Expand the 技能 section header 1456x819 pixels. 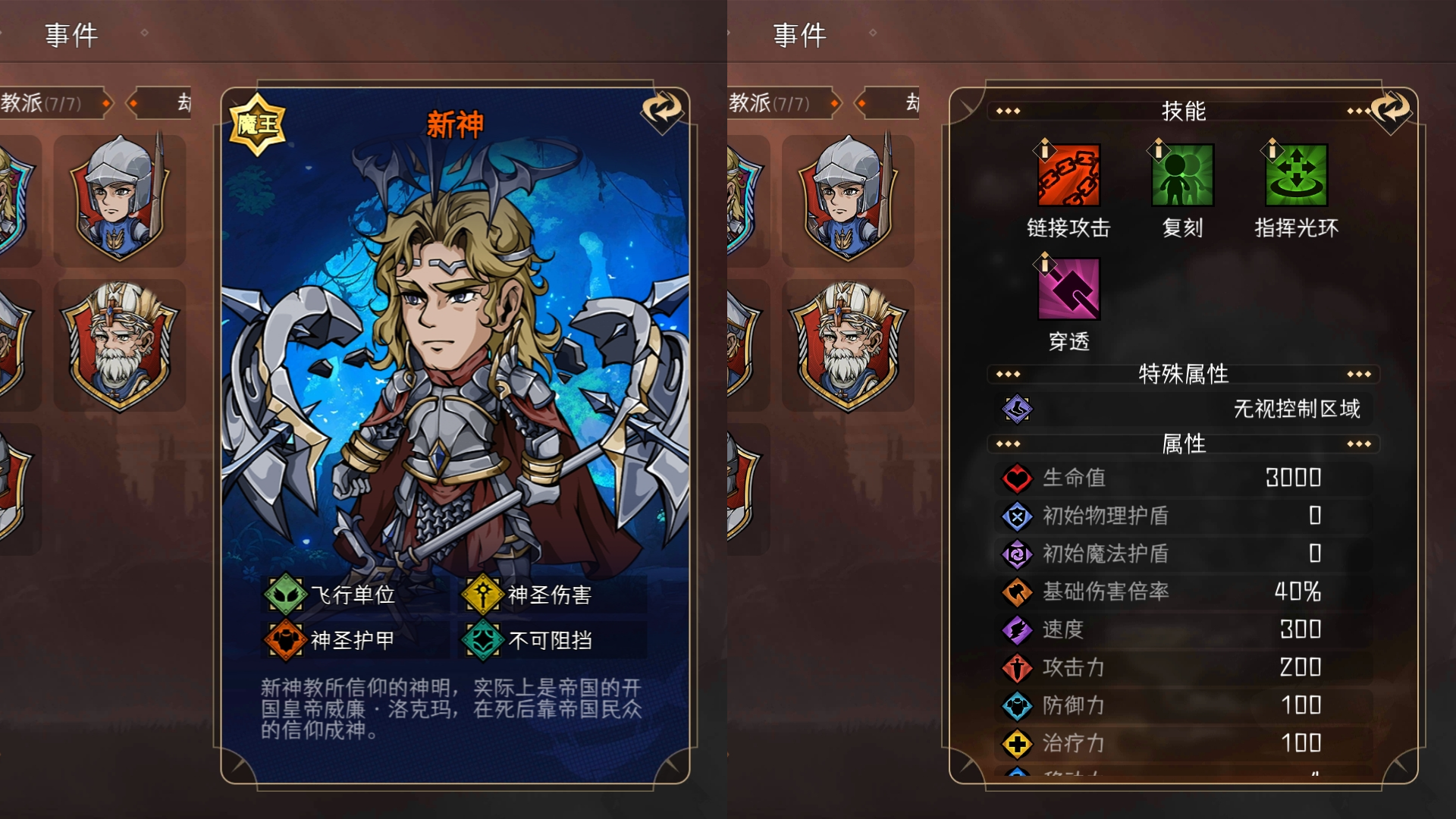1184,111
